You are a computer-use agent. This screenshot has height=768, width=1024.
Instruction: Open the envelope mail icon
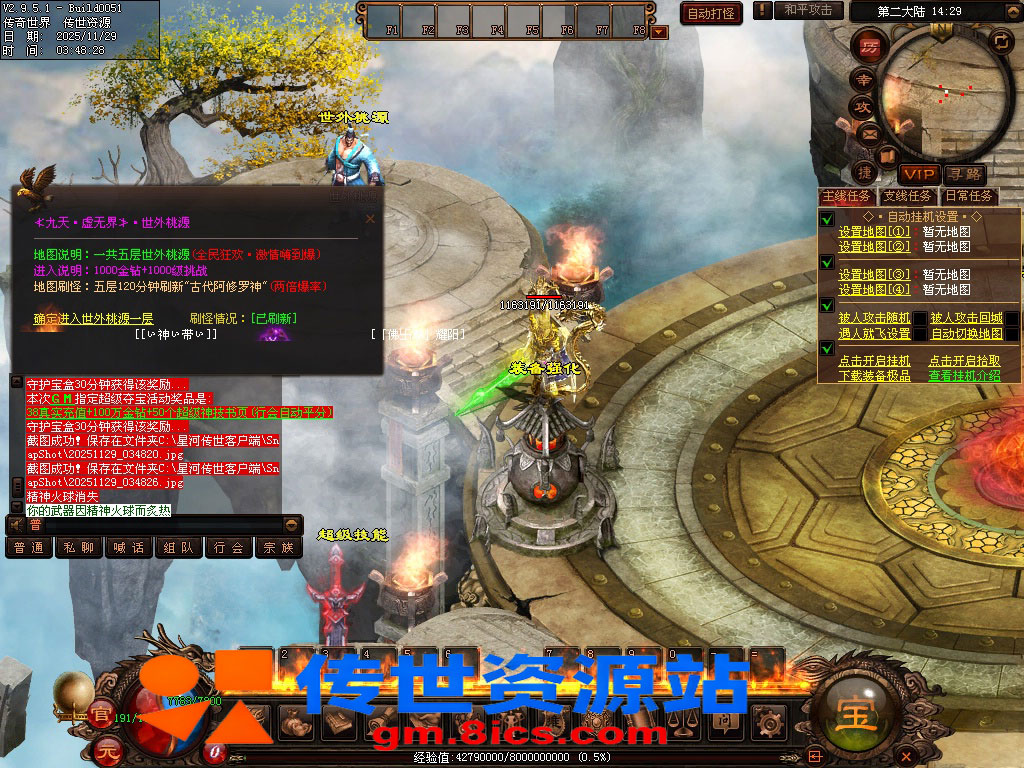(x=868, y=133)
